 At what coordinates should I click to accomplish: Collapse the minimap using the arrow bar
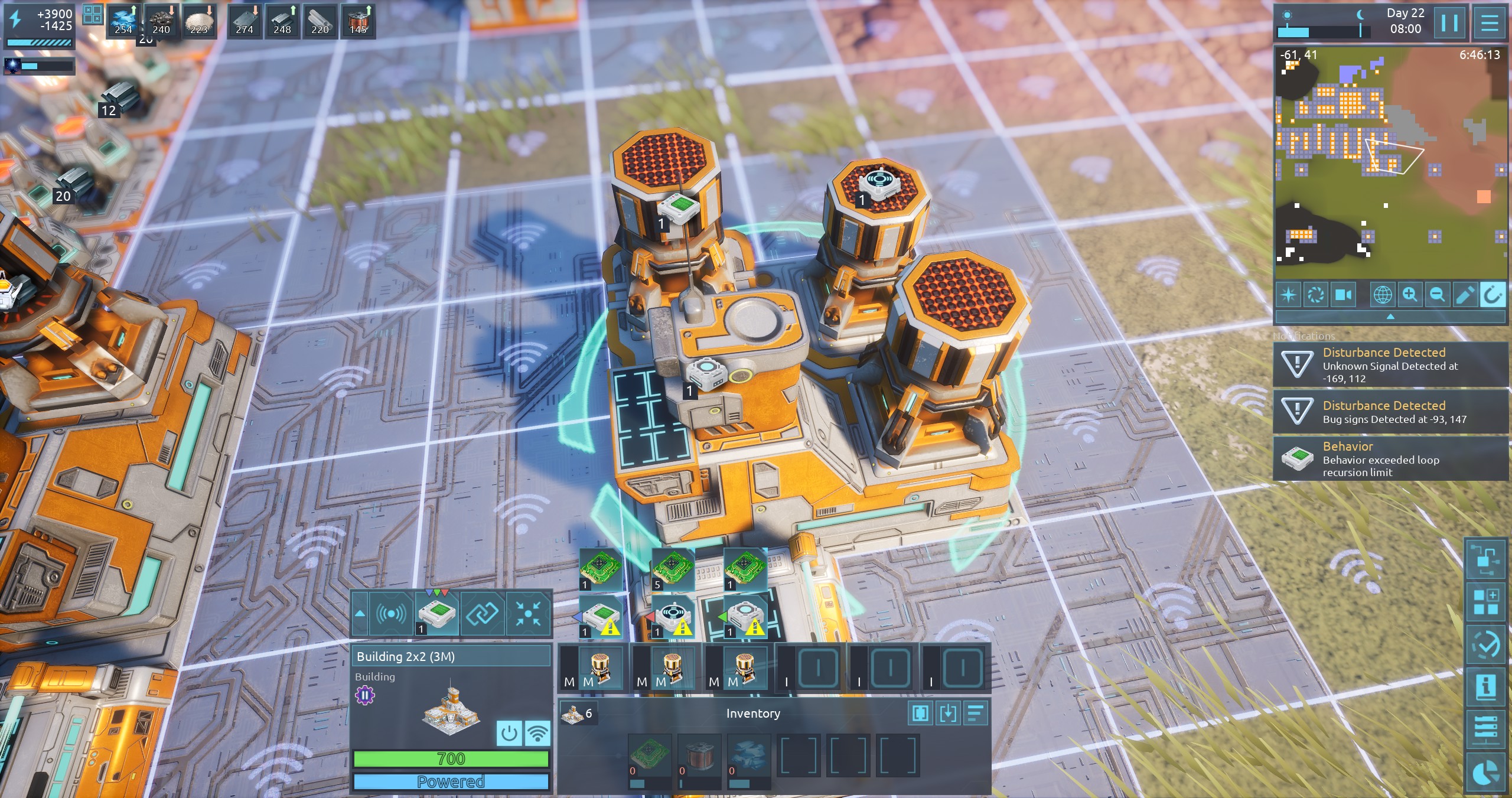click(1390, 317)
